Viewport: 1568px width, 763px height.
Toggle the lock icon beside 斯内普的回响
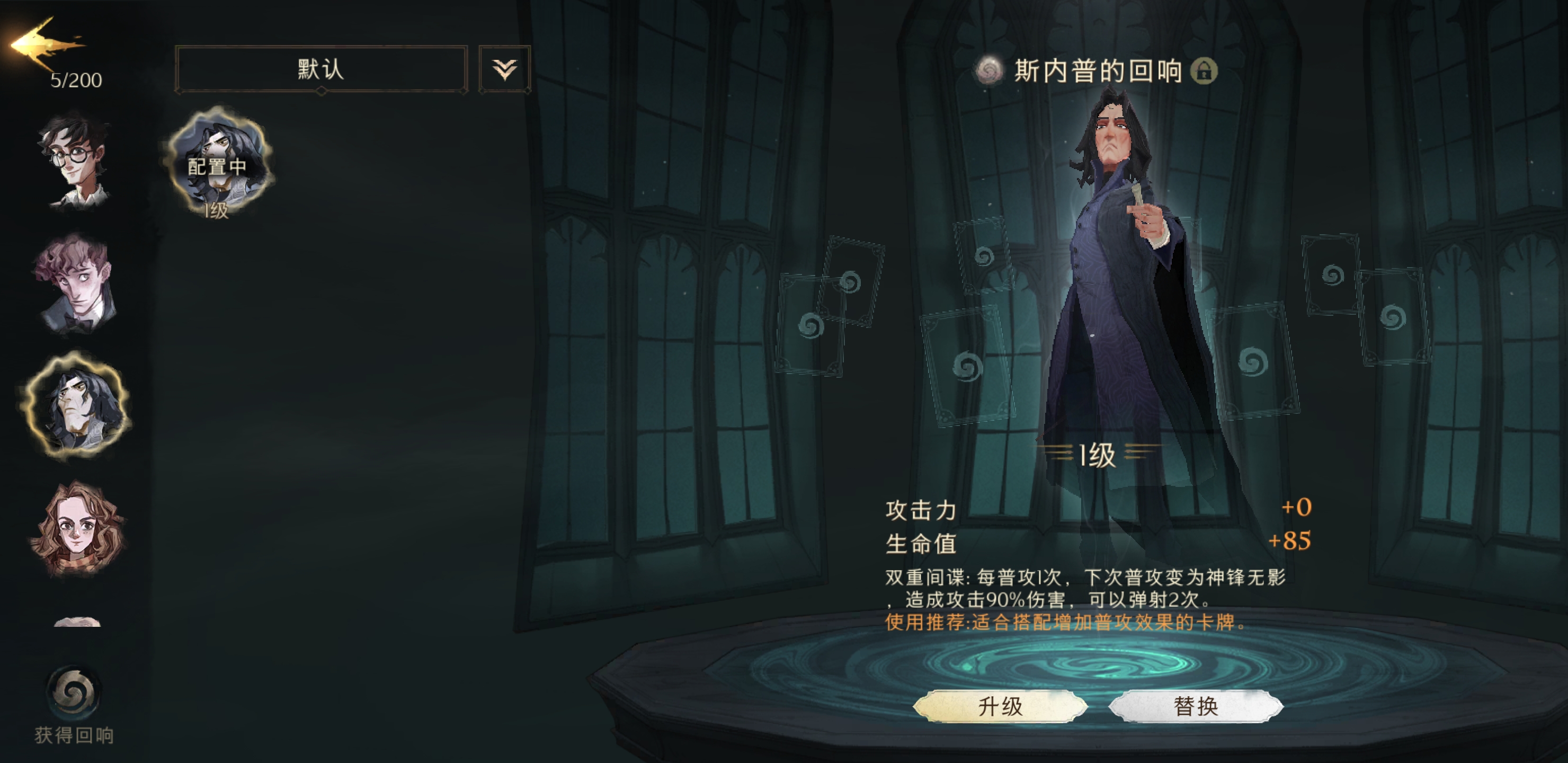click(x=1204, y=70)
